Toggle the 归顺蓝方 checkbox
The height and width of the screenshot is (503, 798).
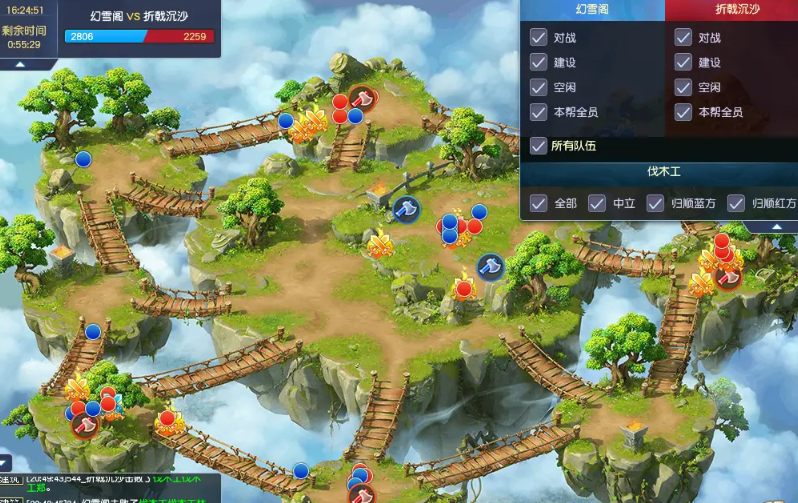click(656, 203)
